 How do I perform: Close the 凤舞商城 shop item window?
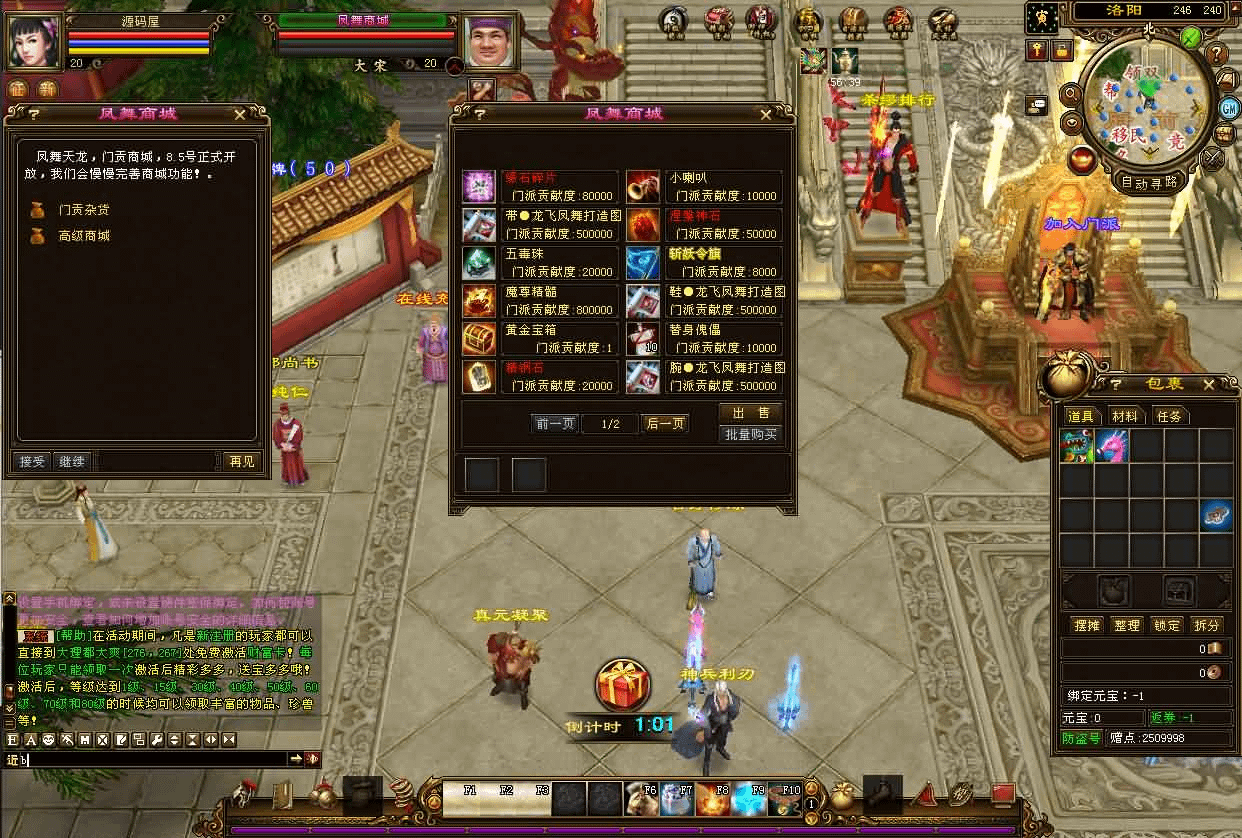coord(777,114)
